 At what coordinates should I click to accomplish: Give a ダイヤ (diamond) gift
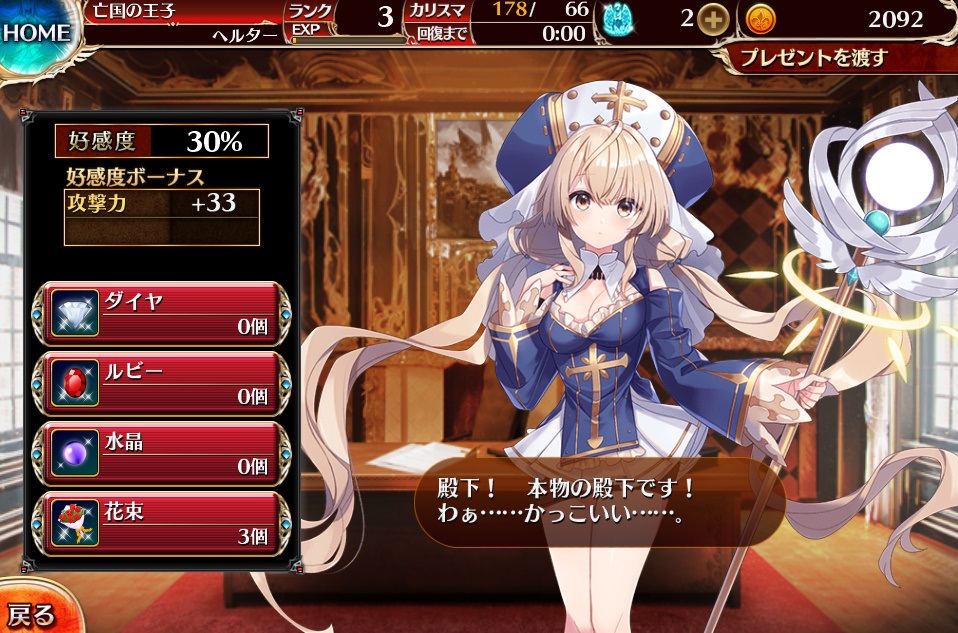tap(163, 314)
